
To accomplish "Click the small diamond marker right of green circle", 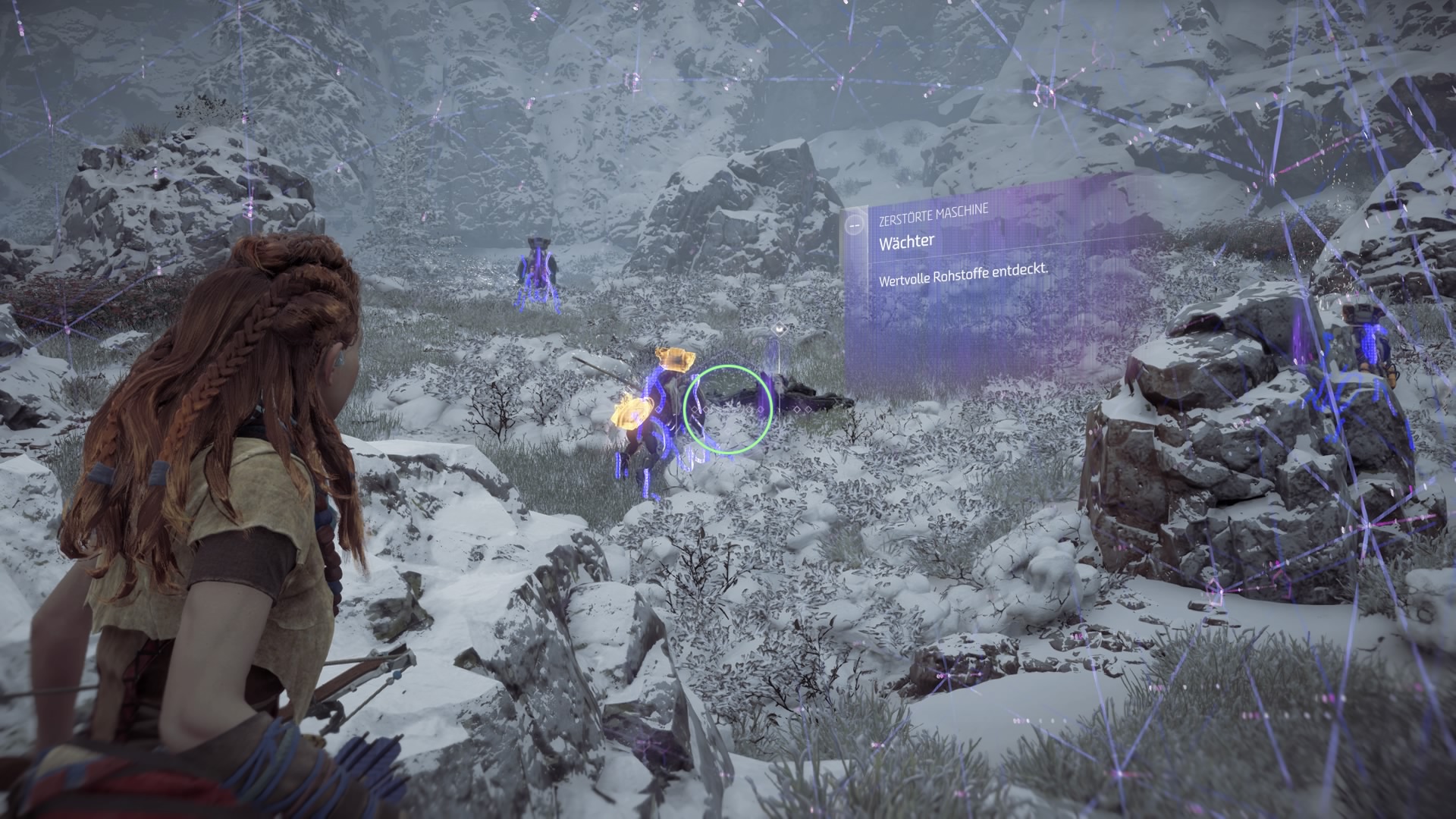I will [796, 409].
